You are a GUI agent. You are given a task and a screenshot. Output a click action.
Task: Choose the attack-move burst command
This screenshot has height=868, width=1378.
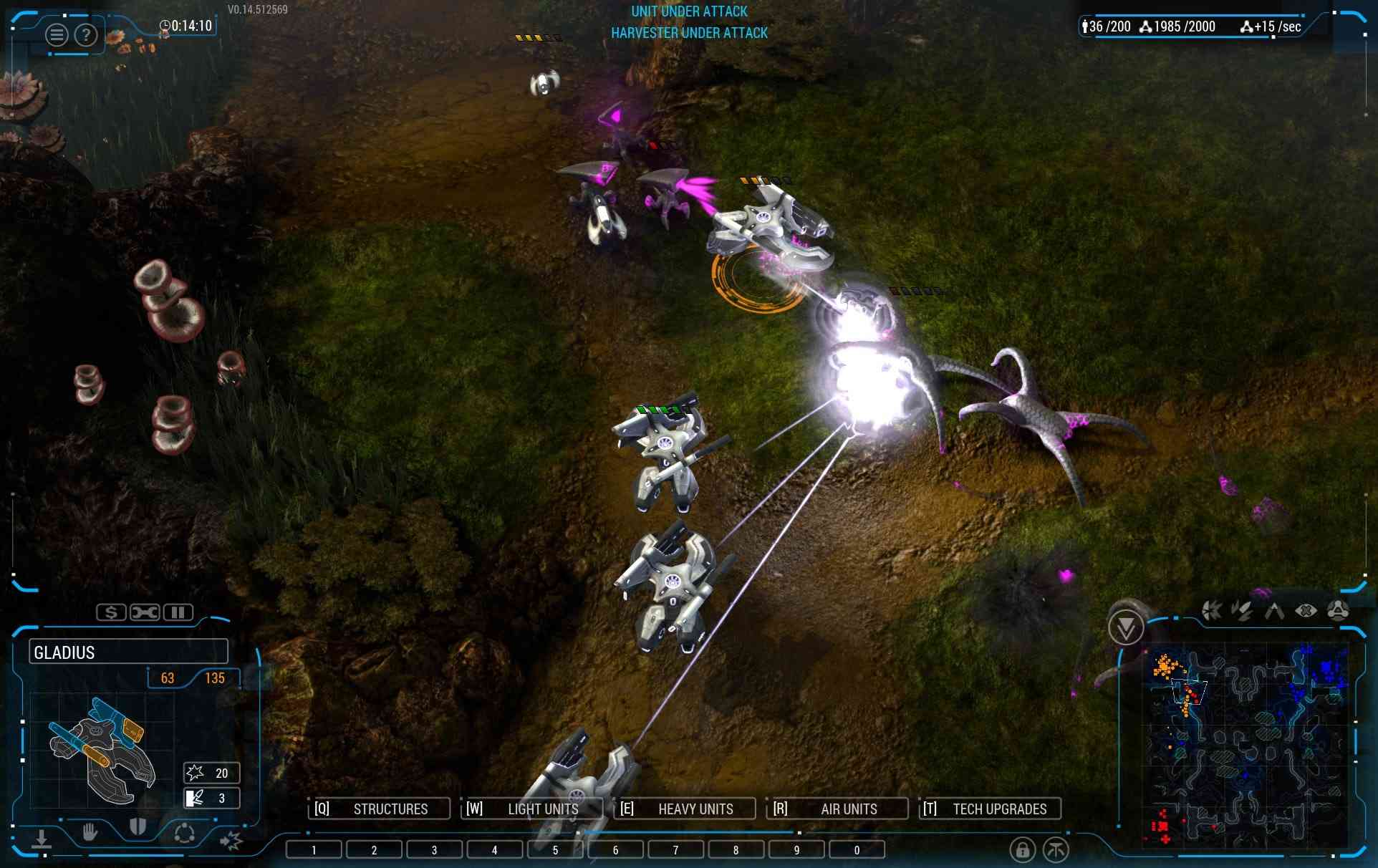(x=231, y=840)
